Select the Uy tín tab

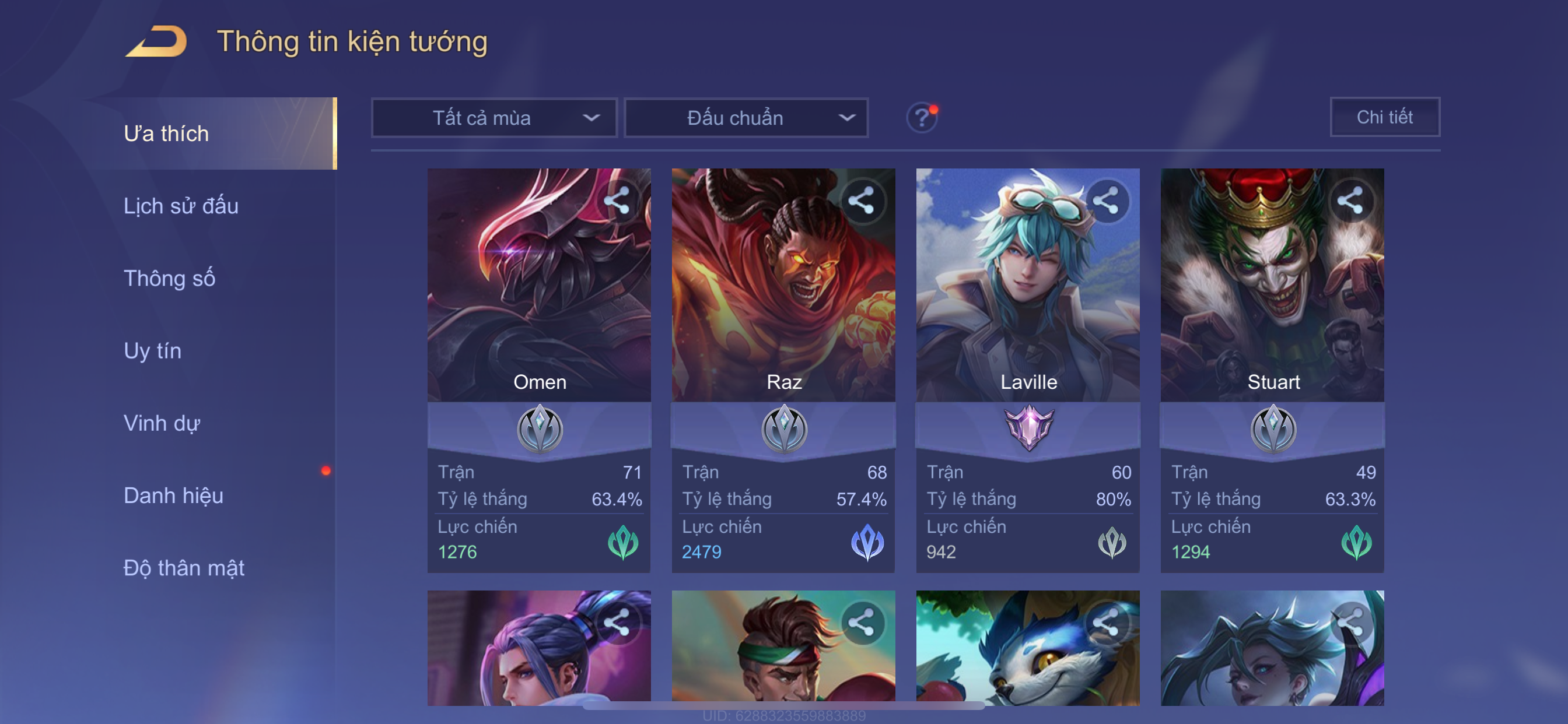point(152,350)
